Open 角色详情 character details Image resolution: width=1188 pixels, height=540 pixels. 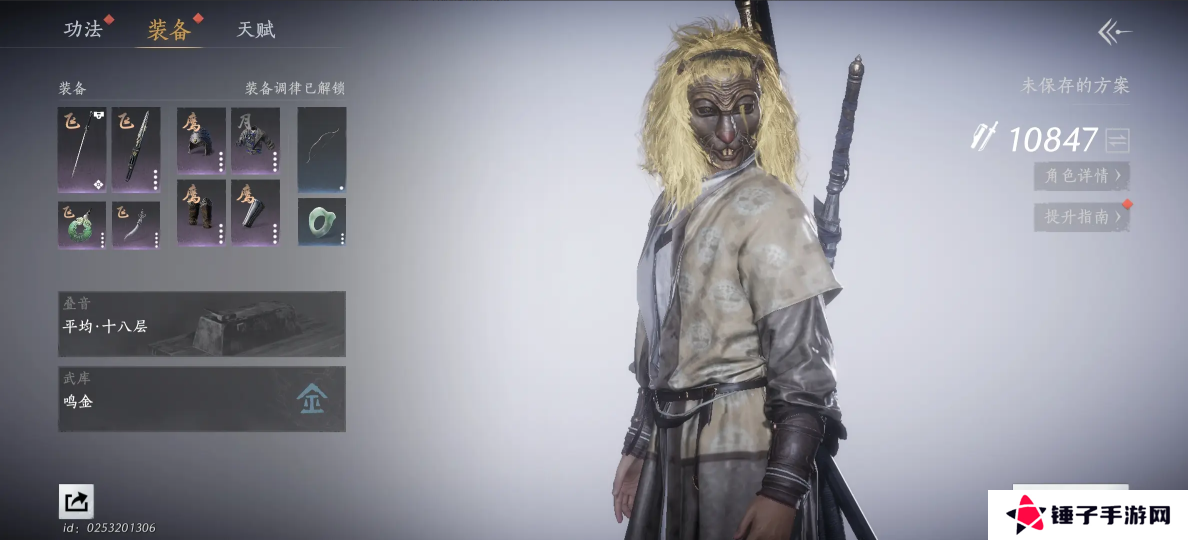[1082, 176]
